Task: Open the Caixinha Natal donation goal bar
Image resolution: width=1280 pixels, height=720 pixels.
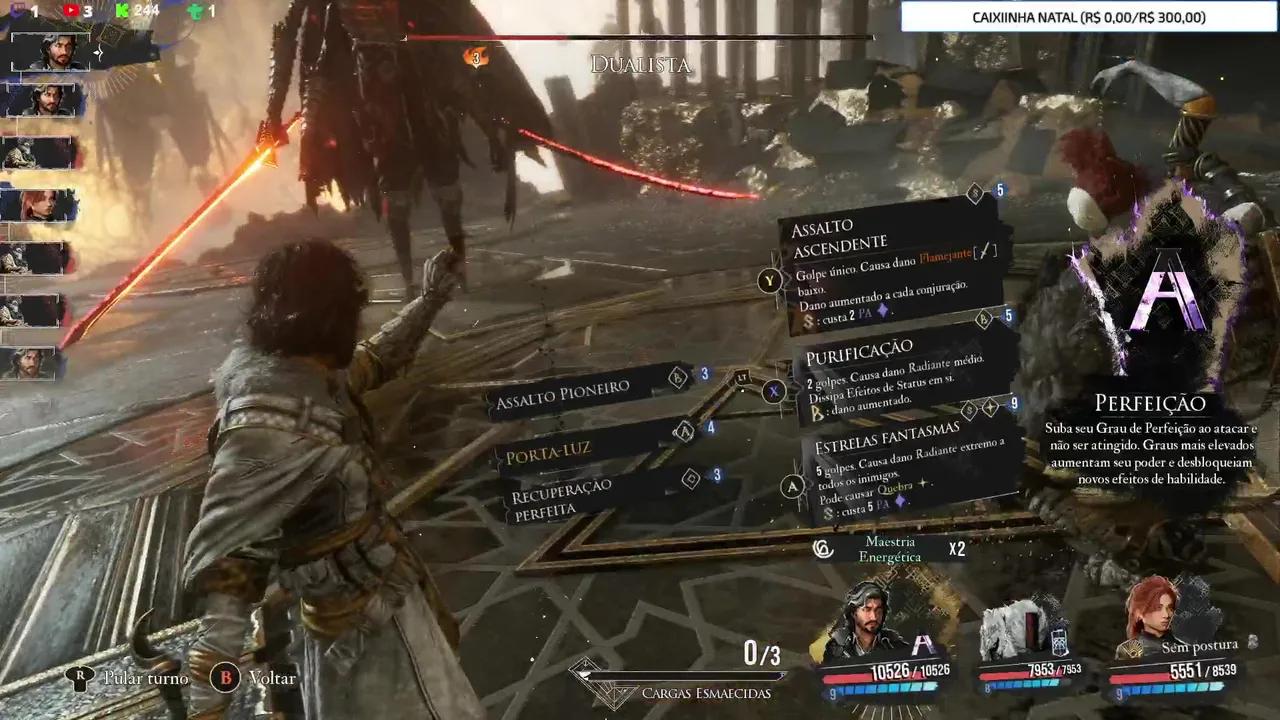Action: tap(1089, 18)
